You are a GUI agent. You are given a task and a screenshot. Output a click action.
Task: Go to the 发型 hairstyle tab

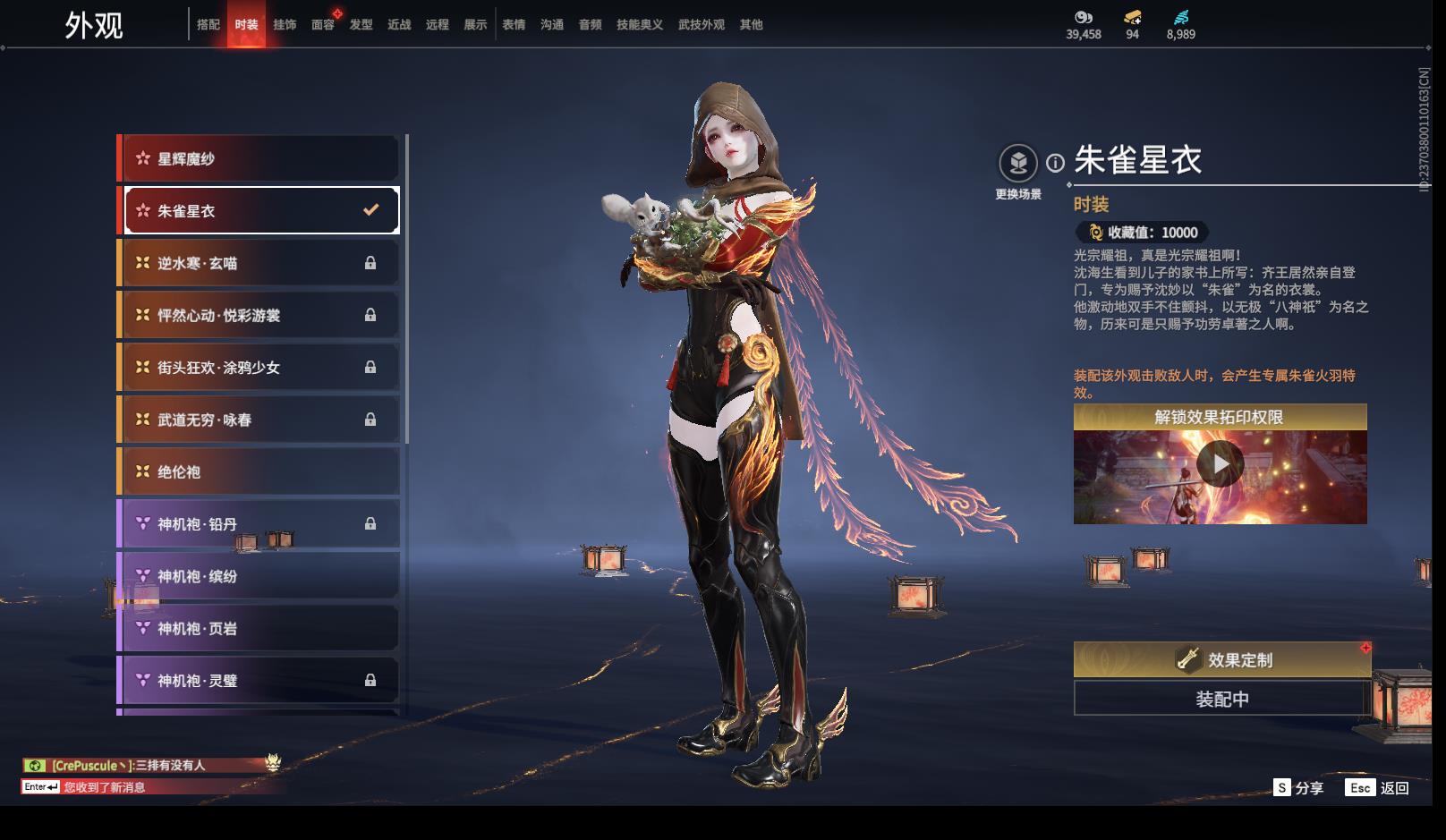[361, 25]
